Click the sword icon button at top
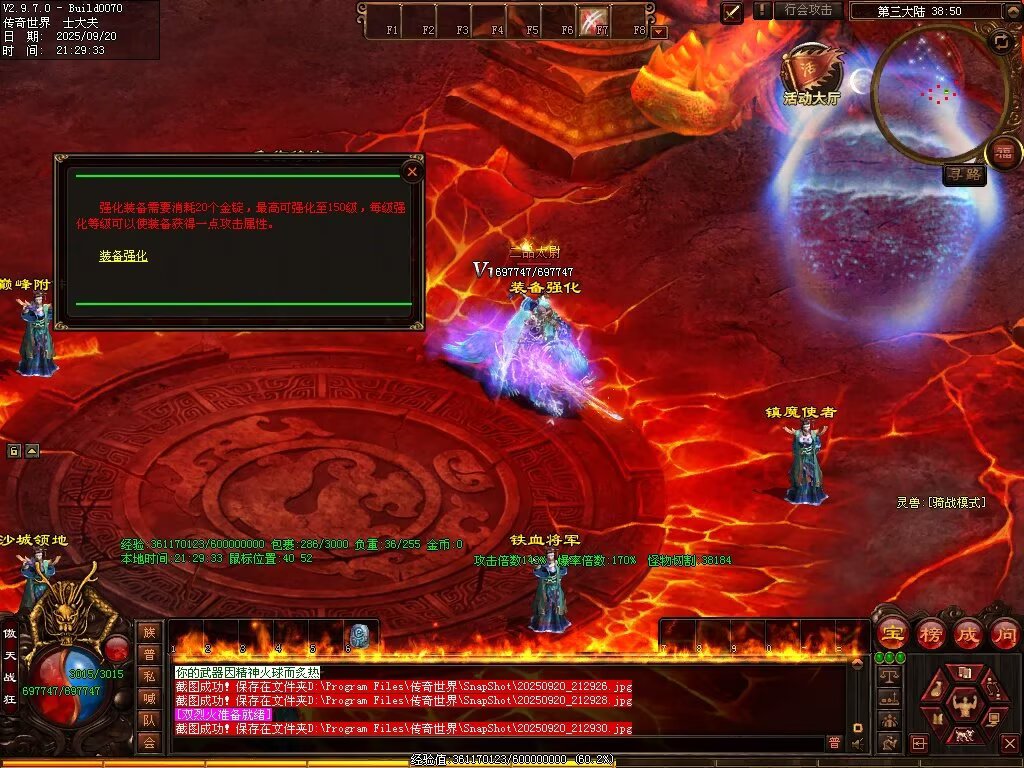Viewport: 1024px width, 768px height. pyautogui.click(x=732, y=12)
